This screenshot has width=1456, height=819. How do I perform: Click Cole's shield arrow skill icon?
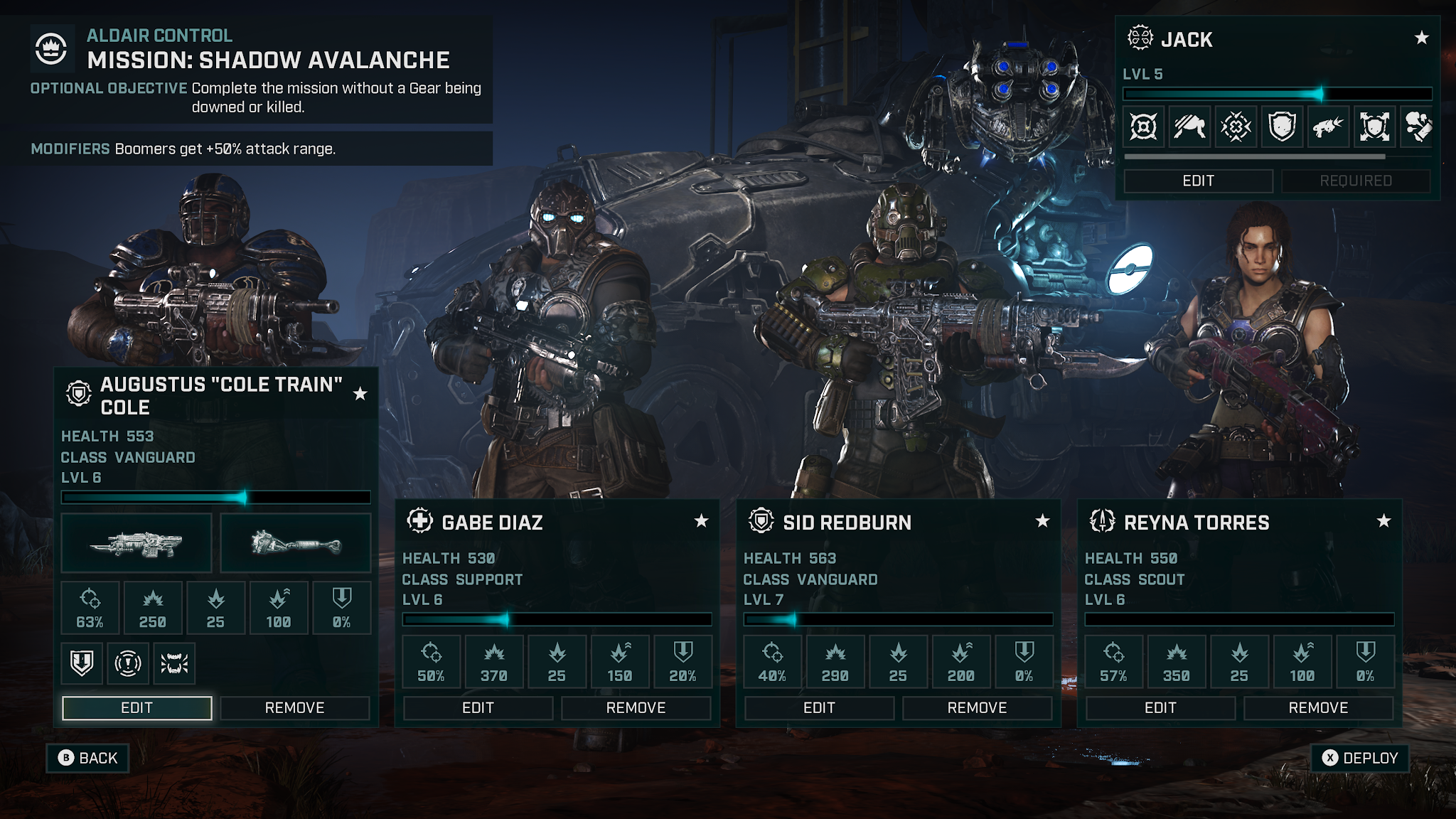82,663
